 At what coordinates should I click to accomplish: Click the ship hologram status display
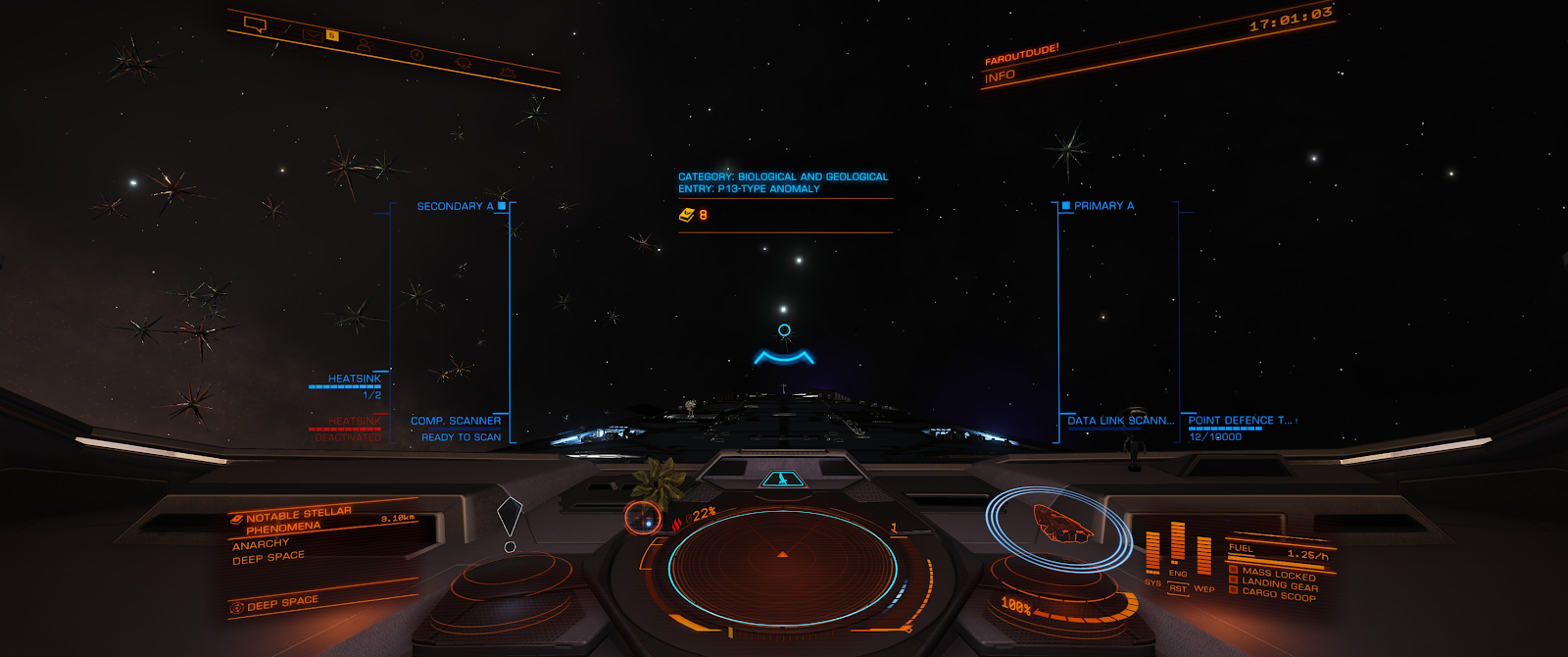(1060, 525)
